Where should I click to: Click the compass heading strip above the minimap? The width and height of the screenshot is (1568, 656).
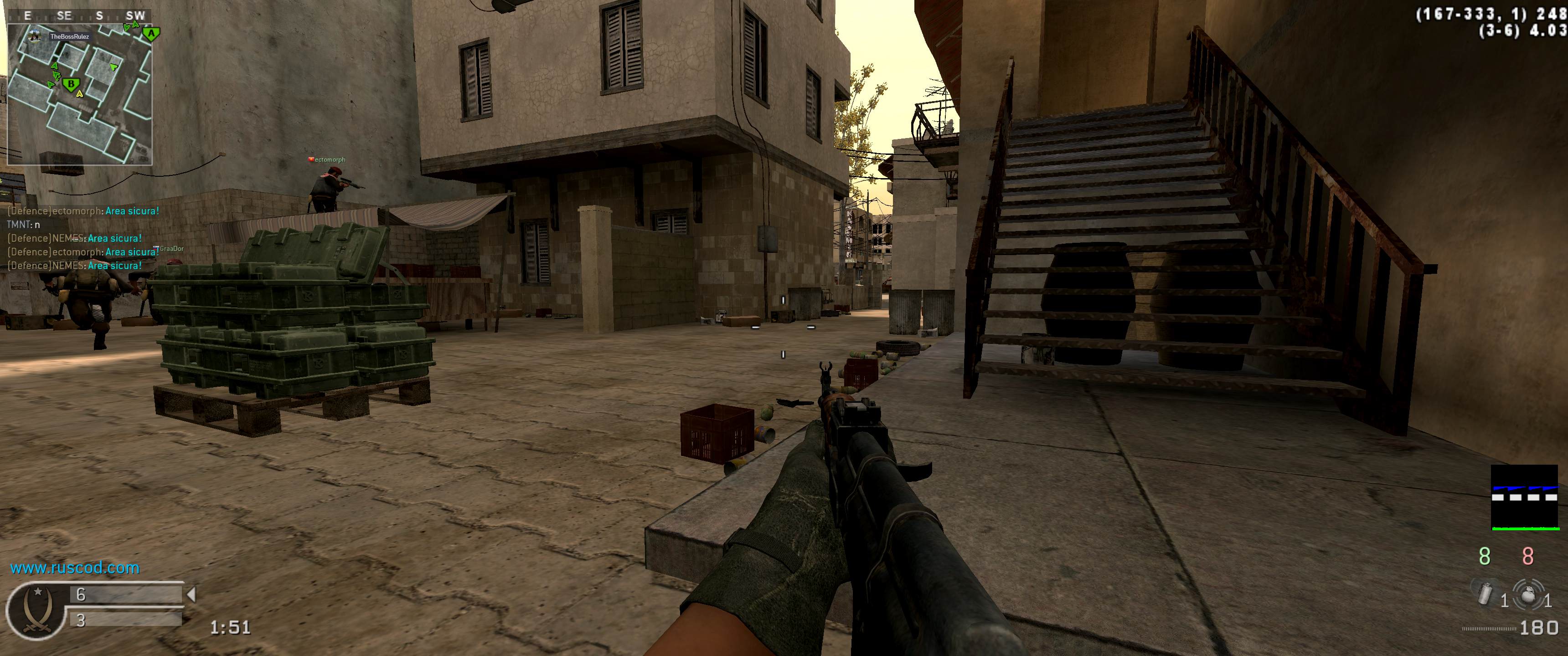(79, 16)
